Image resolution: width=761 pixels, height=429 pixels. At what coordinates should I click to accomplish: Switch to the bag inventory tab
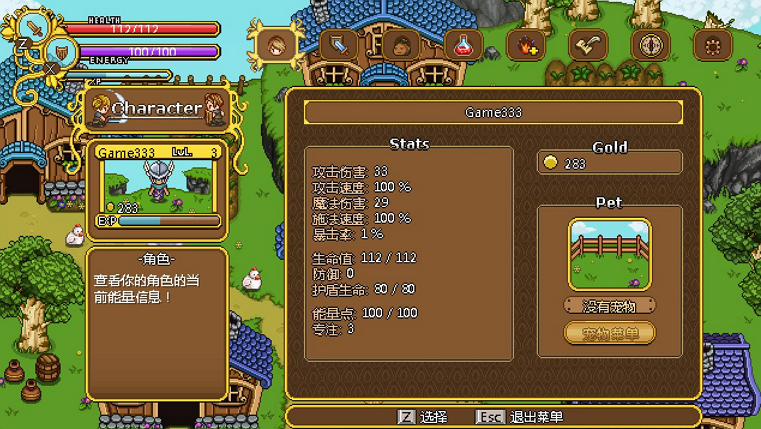(x=401, y=45)
